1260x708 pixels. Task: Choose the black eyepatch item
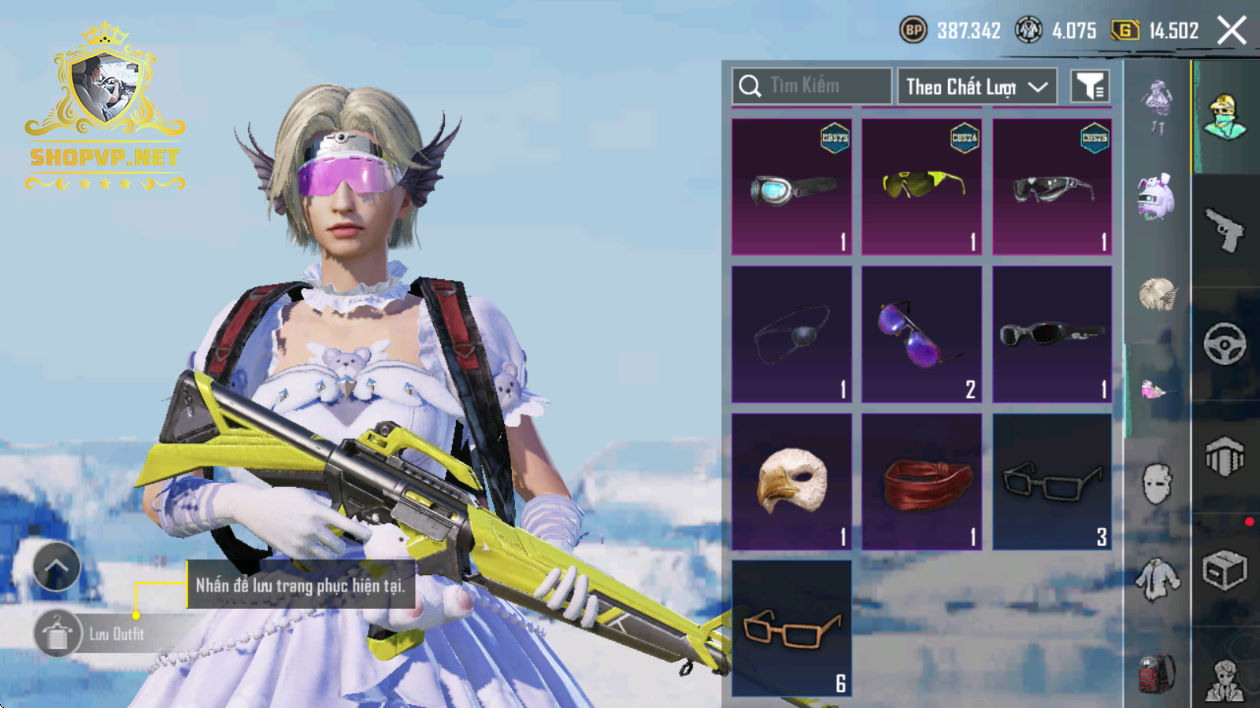click(x=792, y=335)
